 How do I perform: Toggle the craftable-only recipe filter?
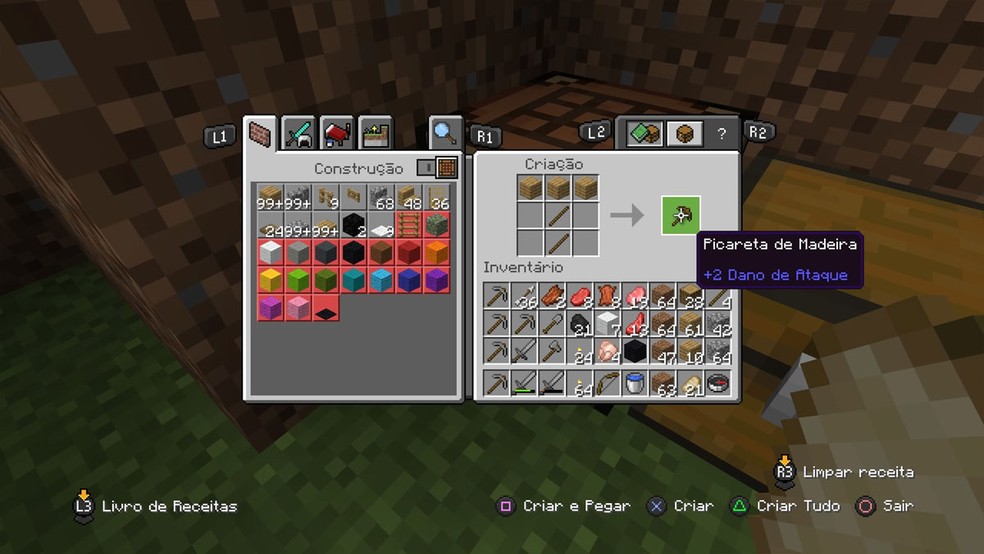[437, 168]
